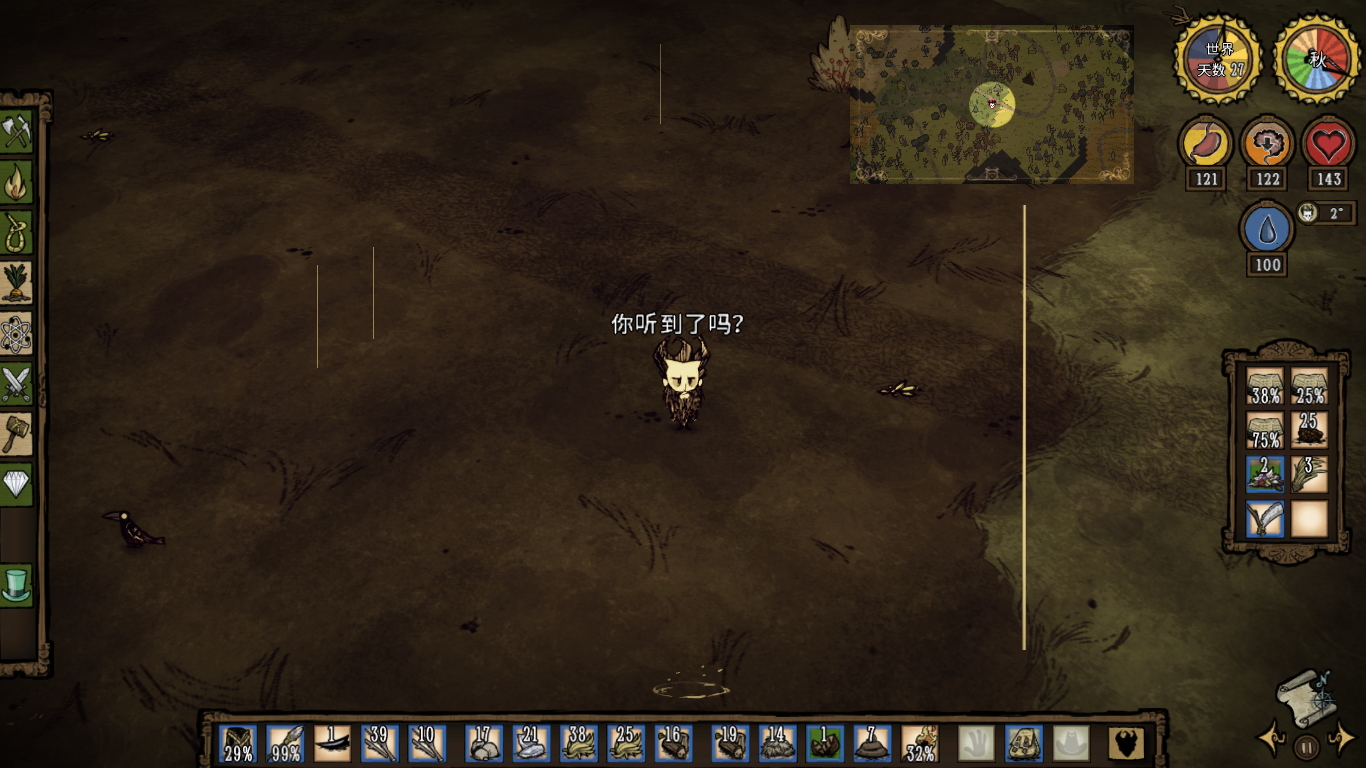Select the flower petals stack in backpack

(x=1265, y=474)
